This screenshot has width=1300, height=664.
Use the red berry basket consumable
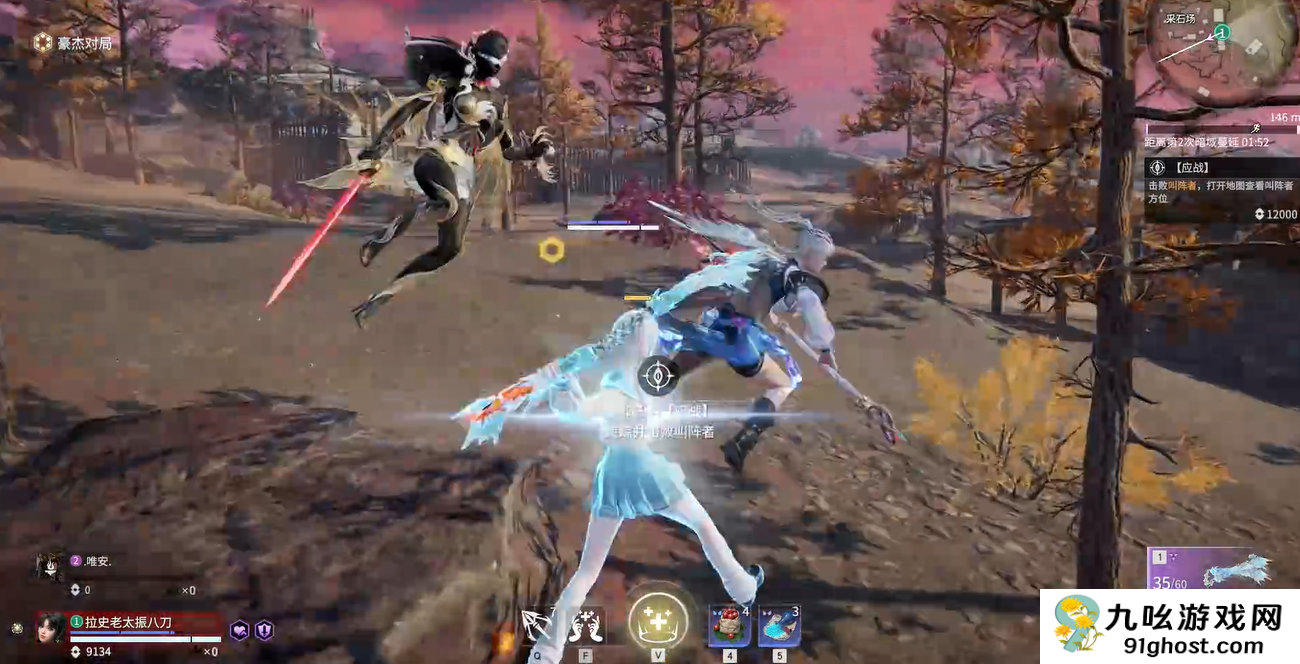click(x=729, y=626)
